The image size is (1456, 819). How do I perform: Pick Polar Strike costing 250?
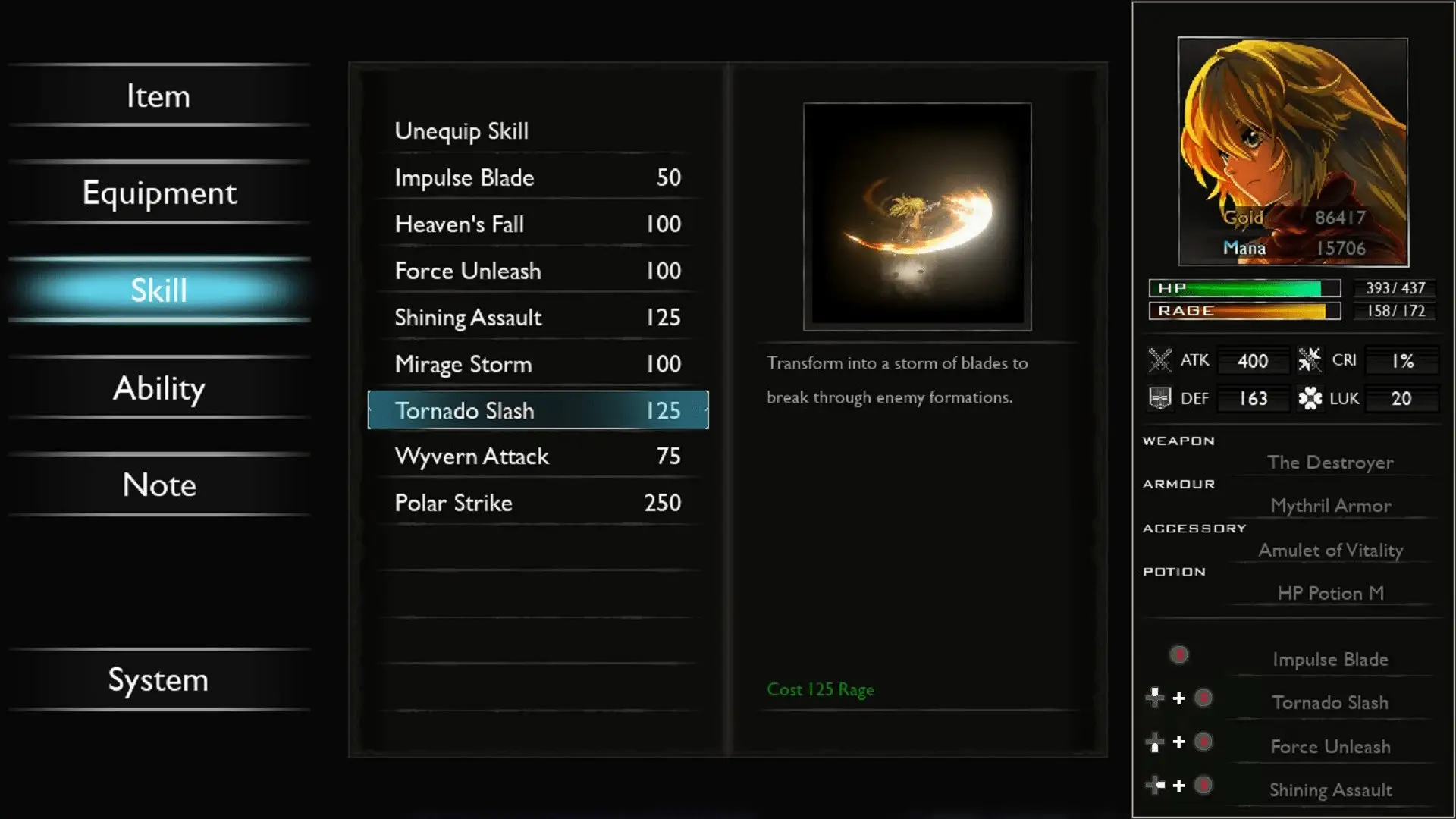(x=537, y=504)
